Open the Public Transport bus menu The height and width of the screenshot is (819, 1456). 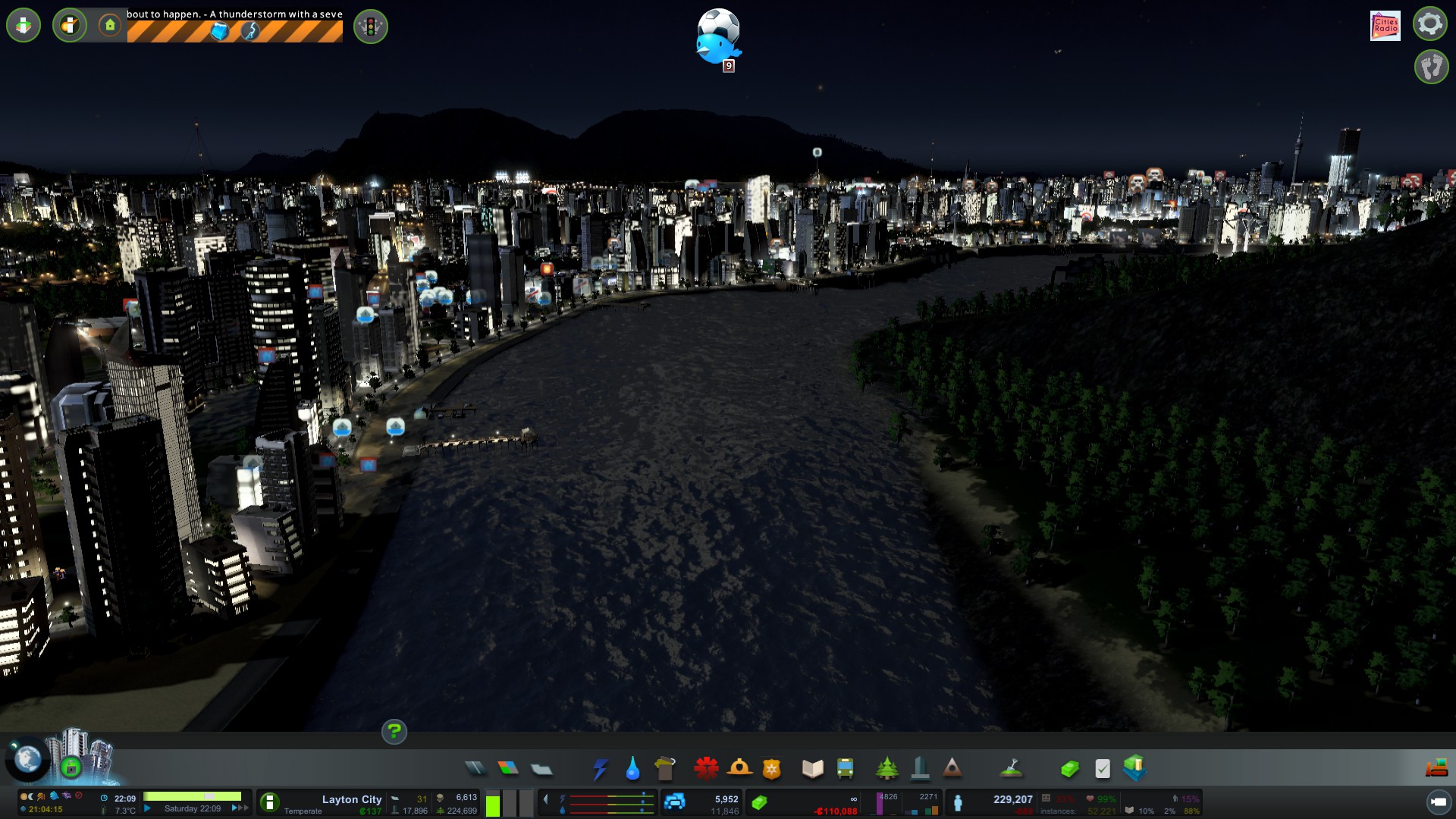[x=845, y=769]
